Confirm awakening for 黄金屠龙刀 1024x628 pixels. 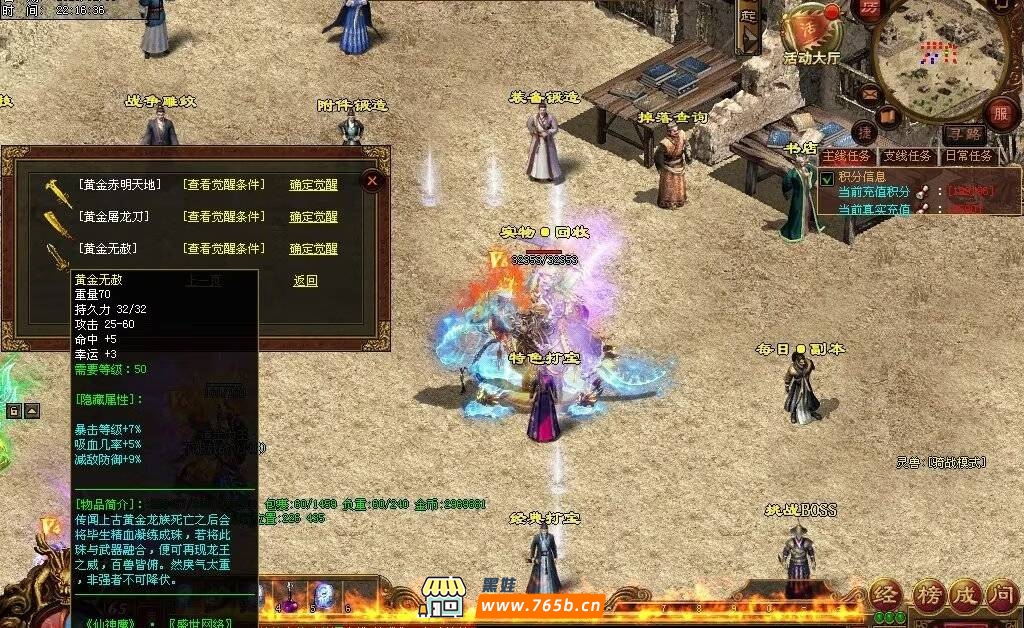(x=314, y=217)
